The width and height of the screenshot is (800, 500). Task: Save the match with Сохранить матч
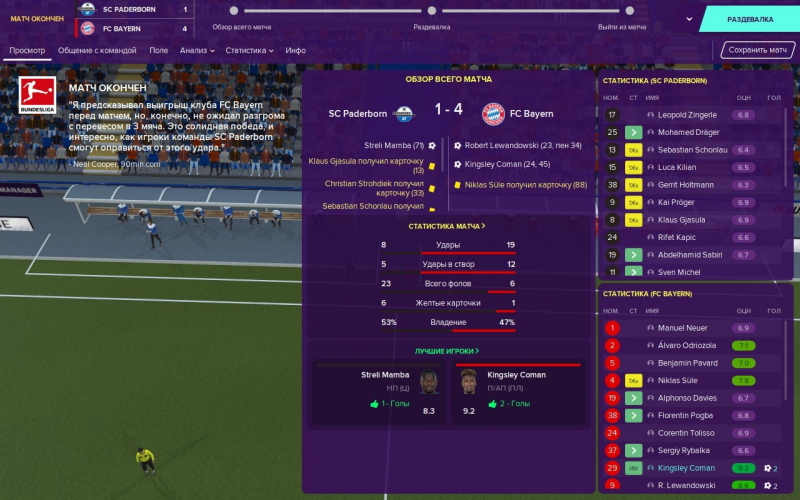tap(758, 50)
